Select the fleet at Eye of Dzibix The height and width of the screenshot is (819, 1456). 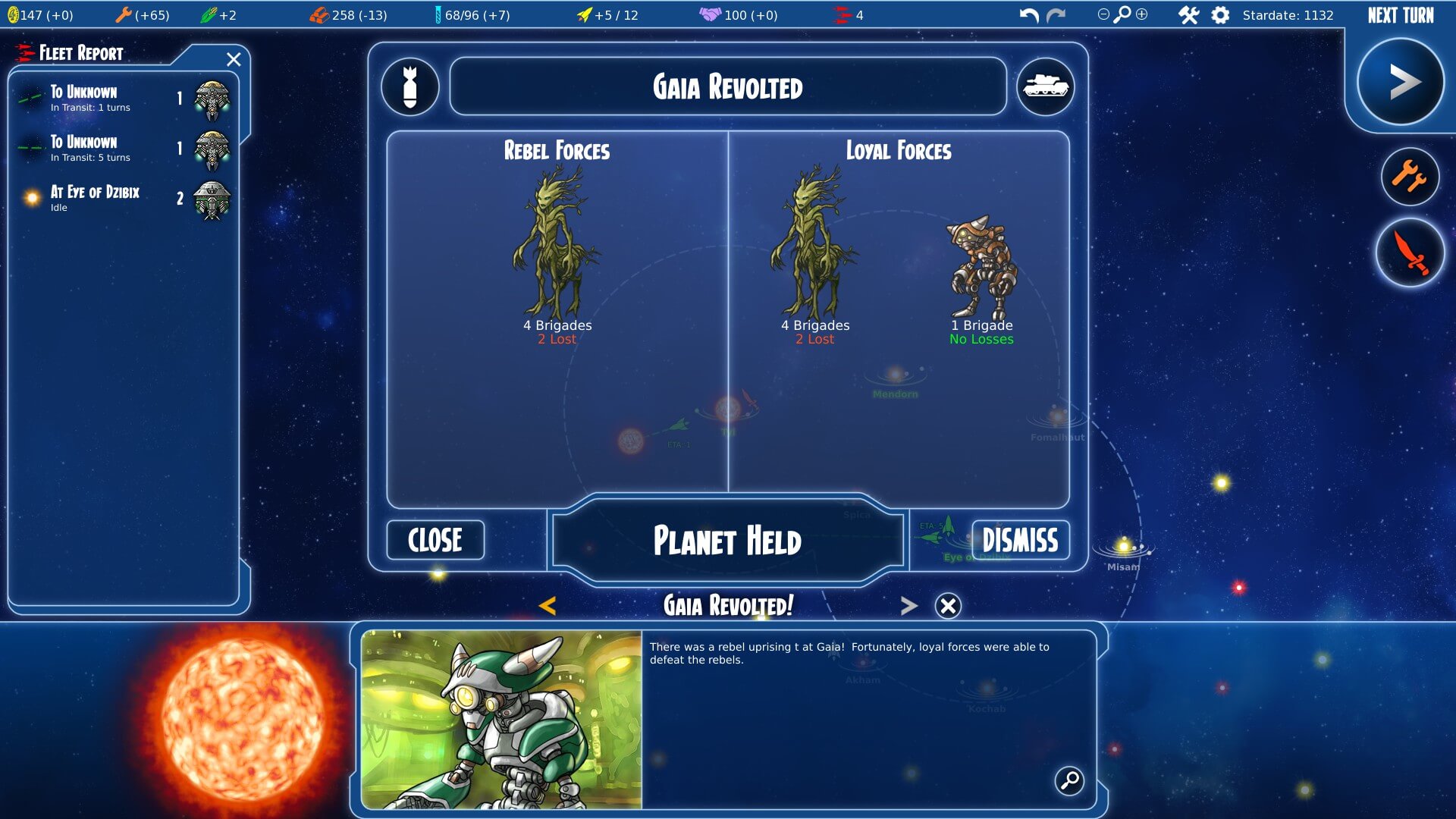tap(121, 199)
